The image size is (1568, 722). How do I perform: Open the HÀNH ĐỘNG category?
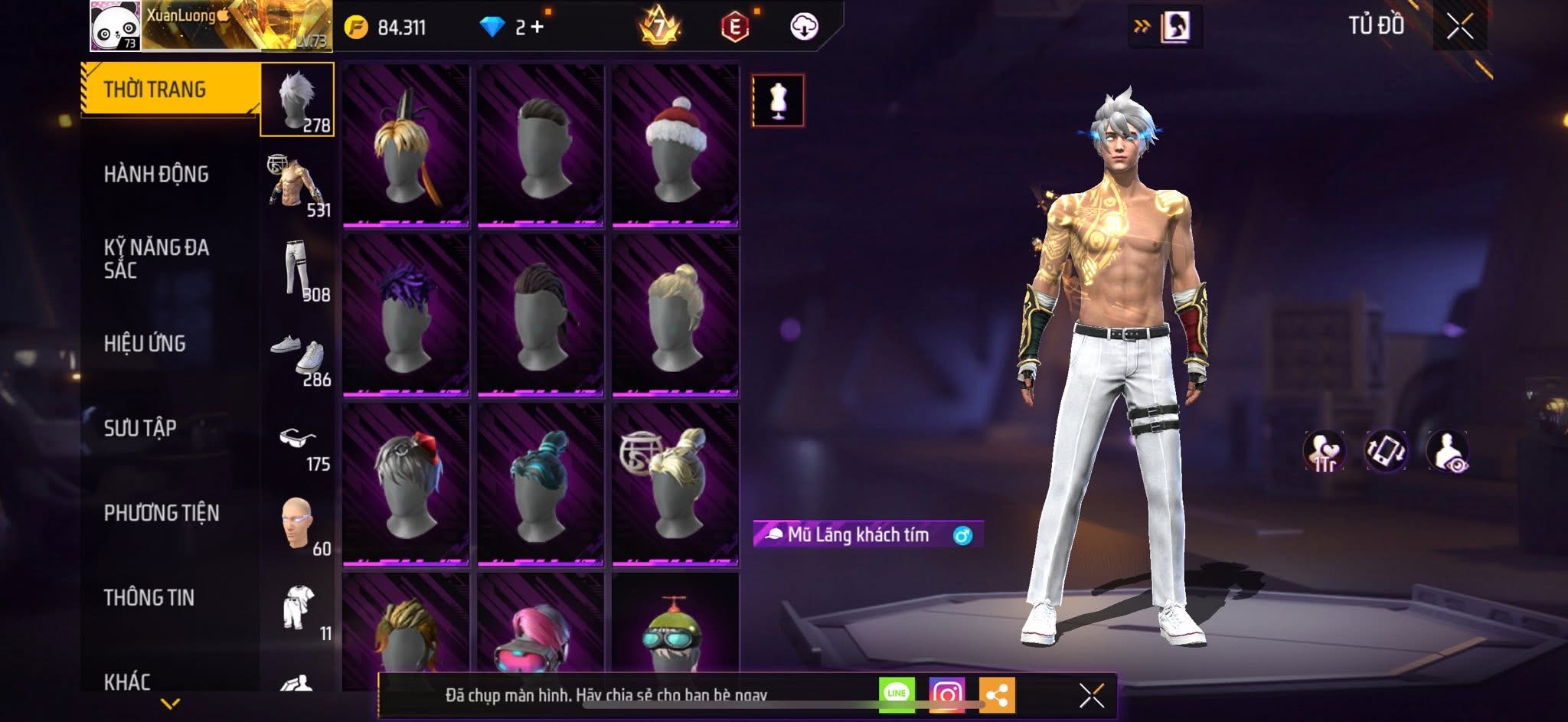point(156,175)
